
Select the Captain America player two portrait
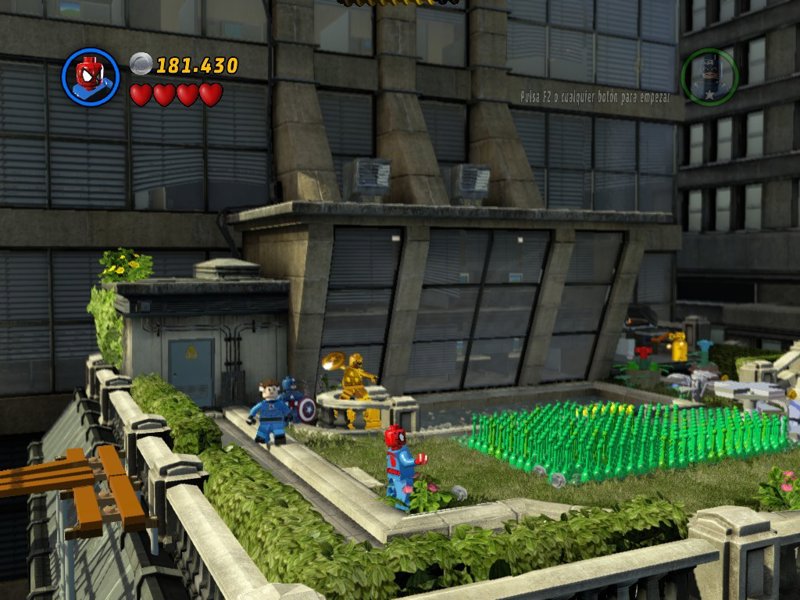[x=709, y=77]
